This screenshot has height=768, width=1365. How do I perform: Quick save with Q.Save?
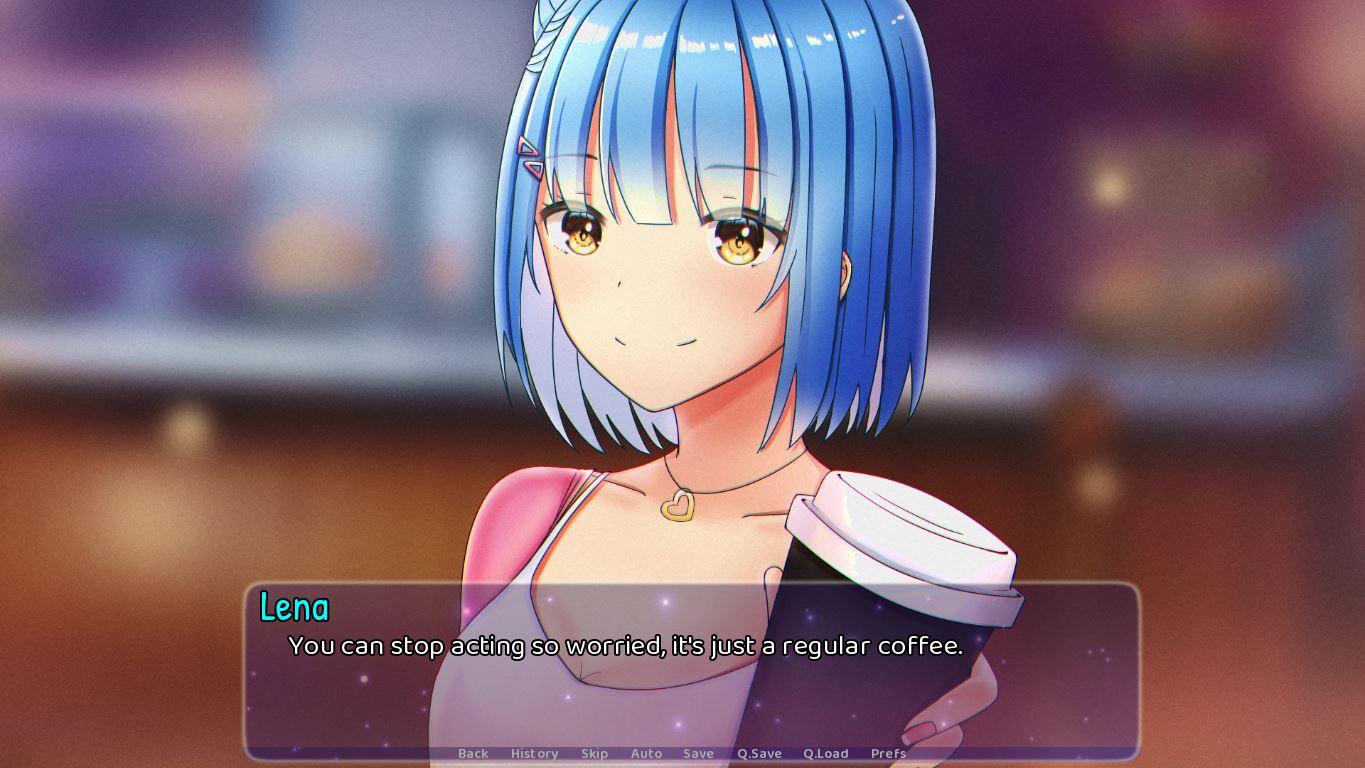[x=759, y=753]
